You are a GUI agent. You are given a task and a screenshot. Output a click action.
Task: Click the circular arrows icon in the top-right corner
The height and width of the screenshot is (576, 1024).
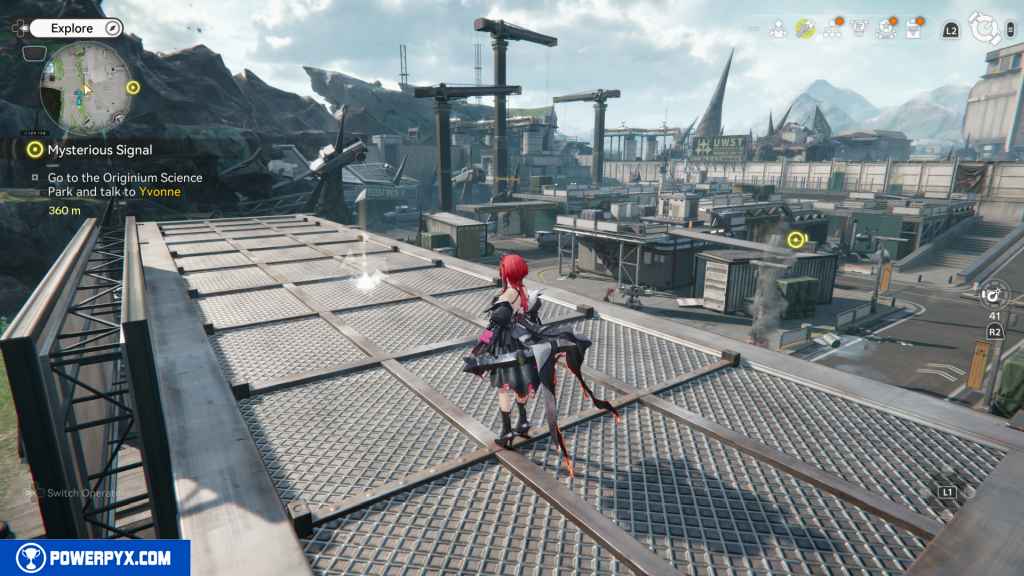tap(985, 29)
